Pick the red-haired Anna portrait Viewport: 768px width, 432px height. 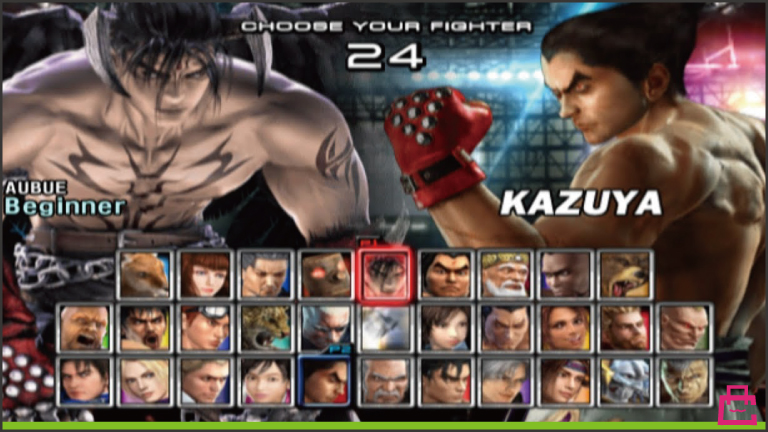[x=204, y=275]
